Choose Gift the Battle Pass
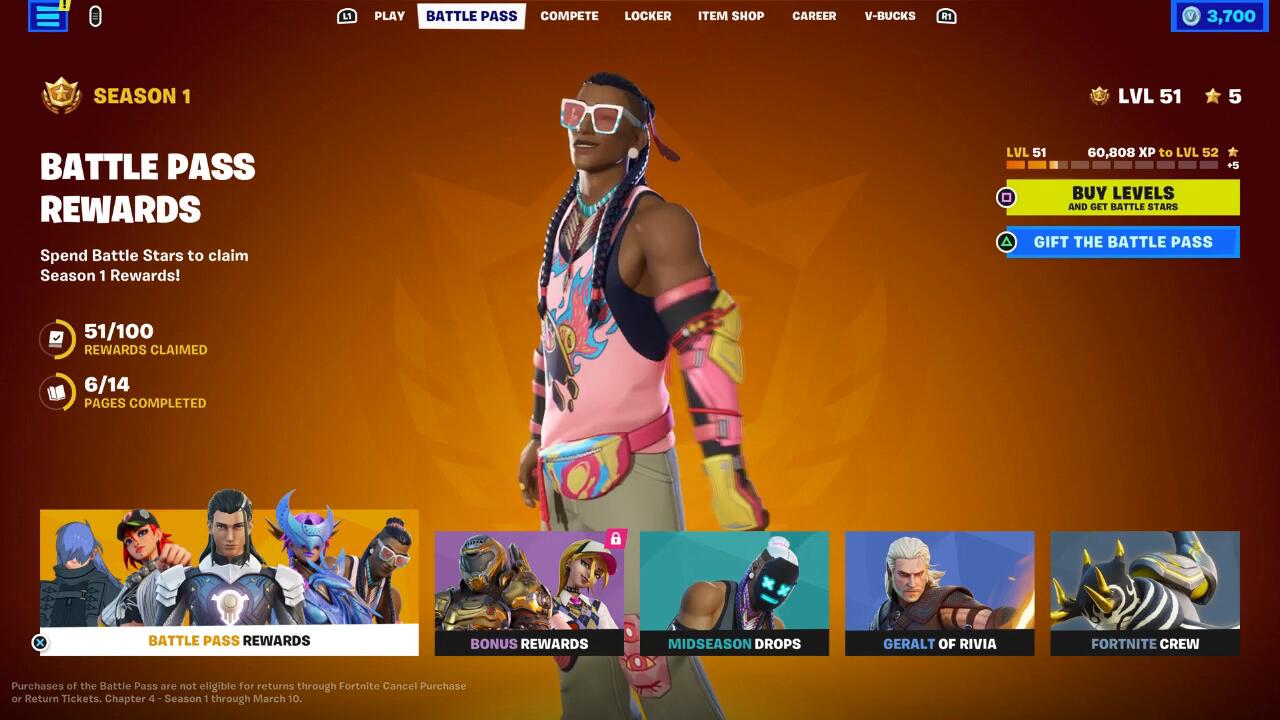This screenshot has width=1280, height=720. click(1122, 242)
